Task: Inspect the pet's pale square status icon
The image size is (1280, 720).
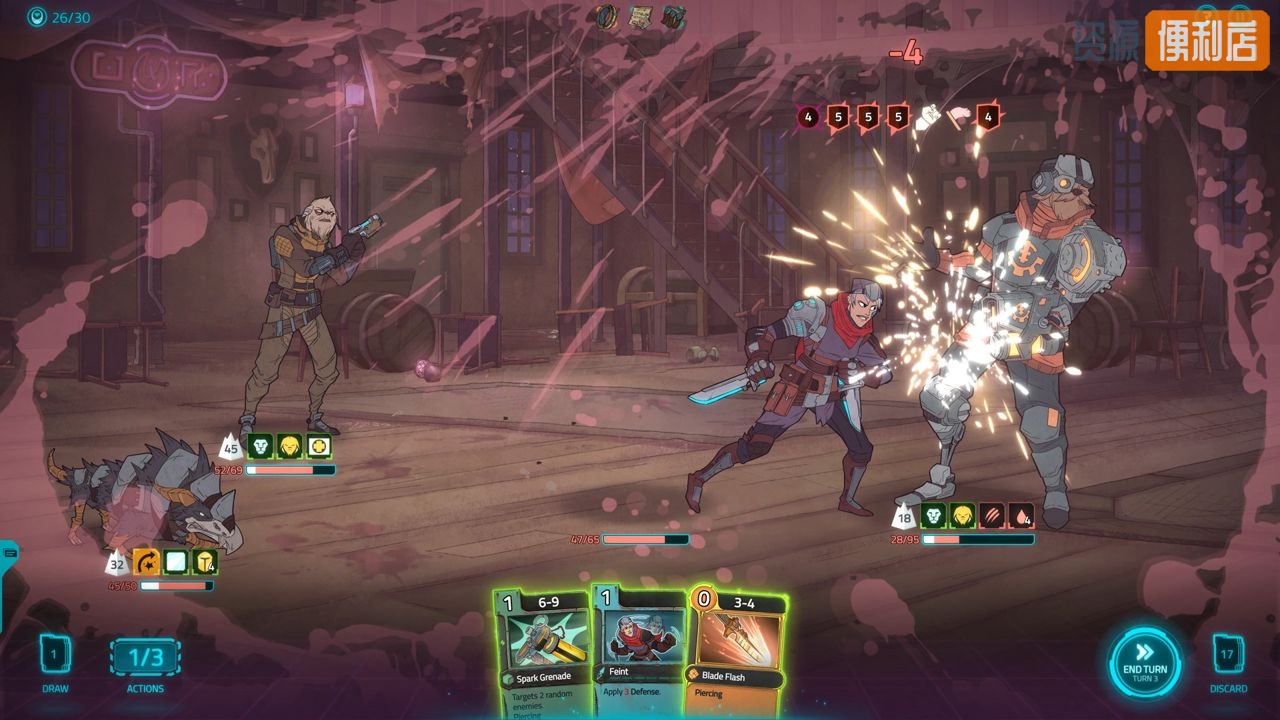Action: point(176,562)
